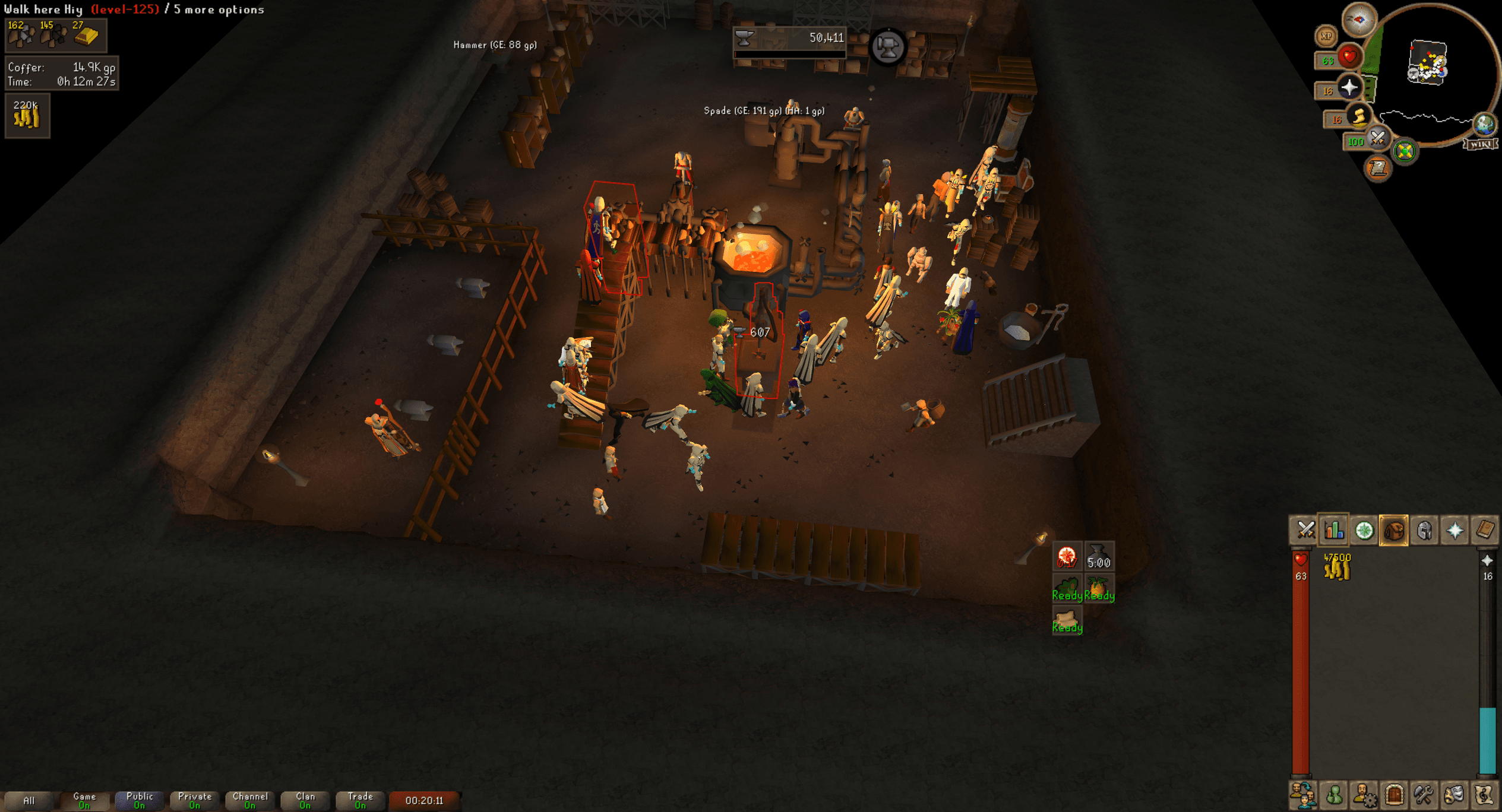Open the Emotes tab
1502x812 pixels.
1453,794
